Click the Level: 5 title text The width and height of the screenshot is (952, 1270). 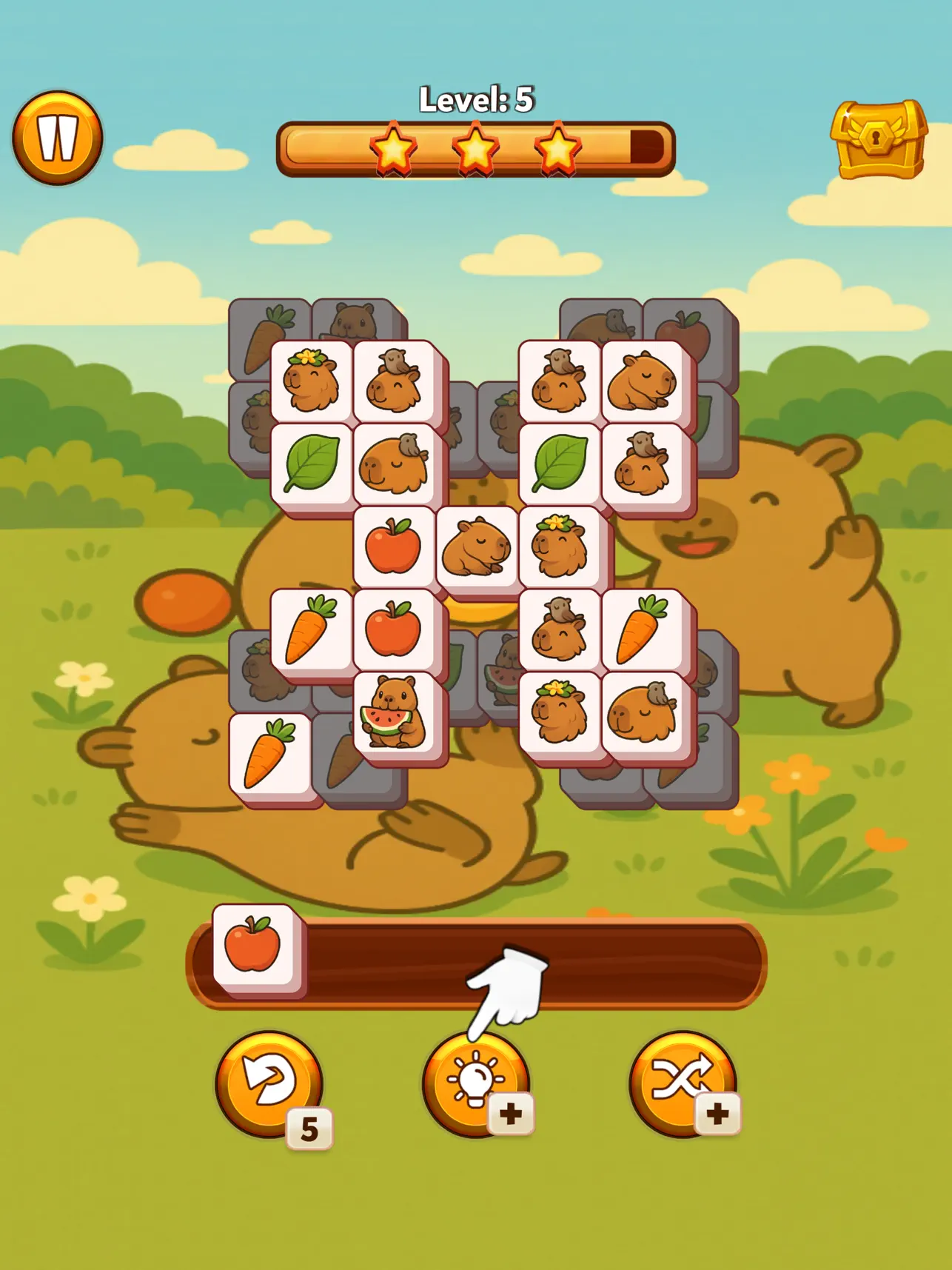click(x=477, y=98)
